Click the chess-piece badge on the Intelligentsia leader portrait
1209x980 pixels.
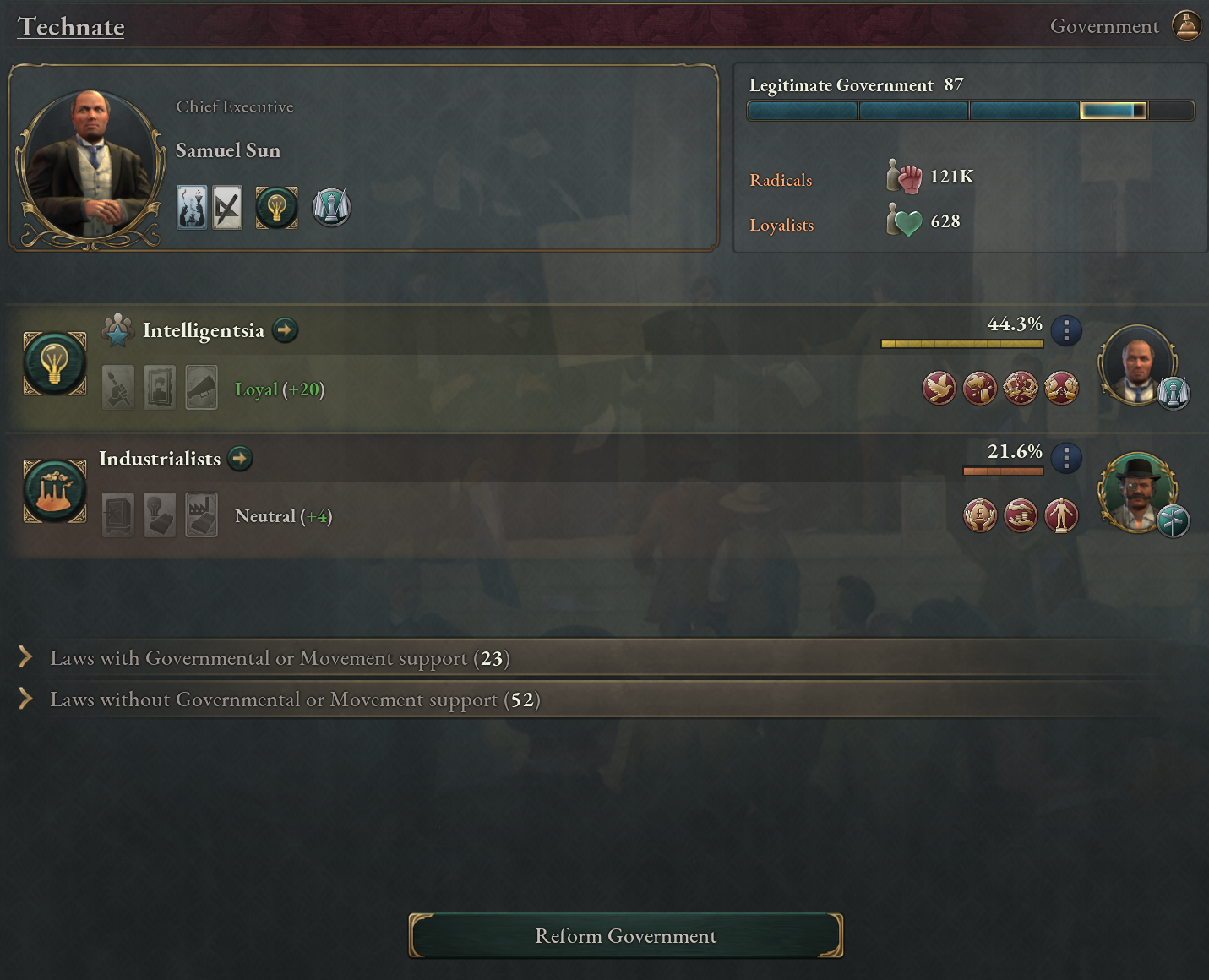(1174, 393)
